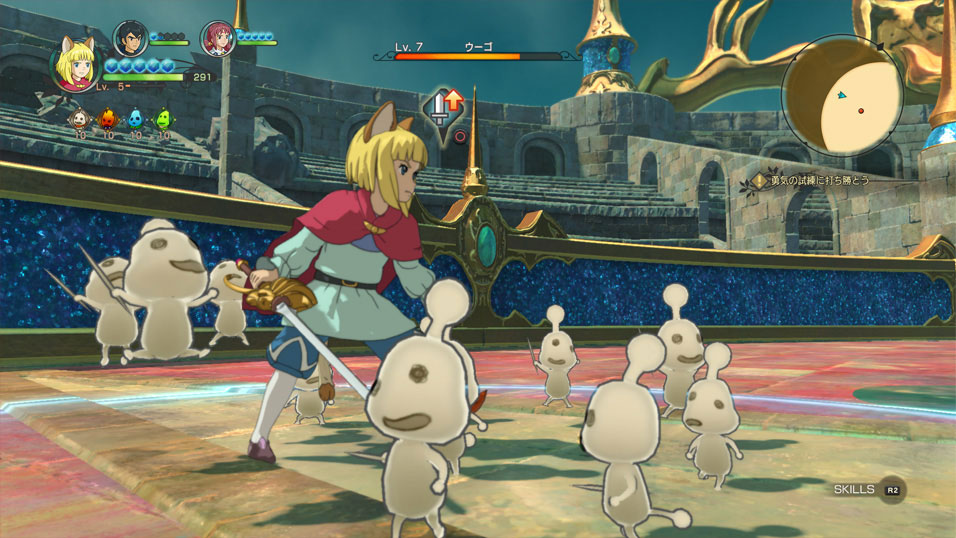Select the green Higgledy icon

pos(163,119)
